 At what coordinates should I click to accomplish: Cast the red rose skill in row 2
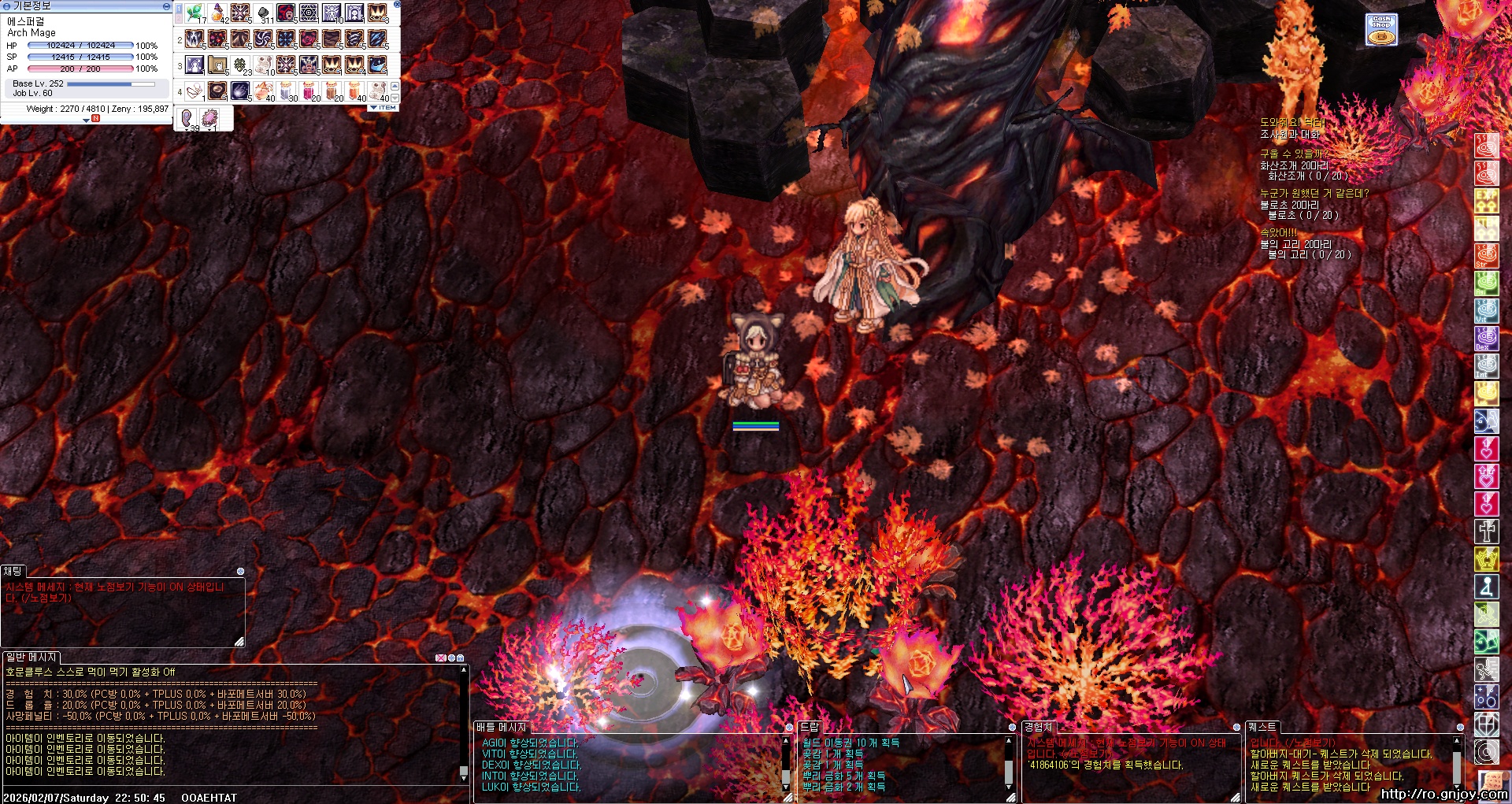click(309, 39)
